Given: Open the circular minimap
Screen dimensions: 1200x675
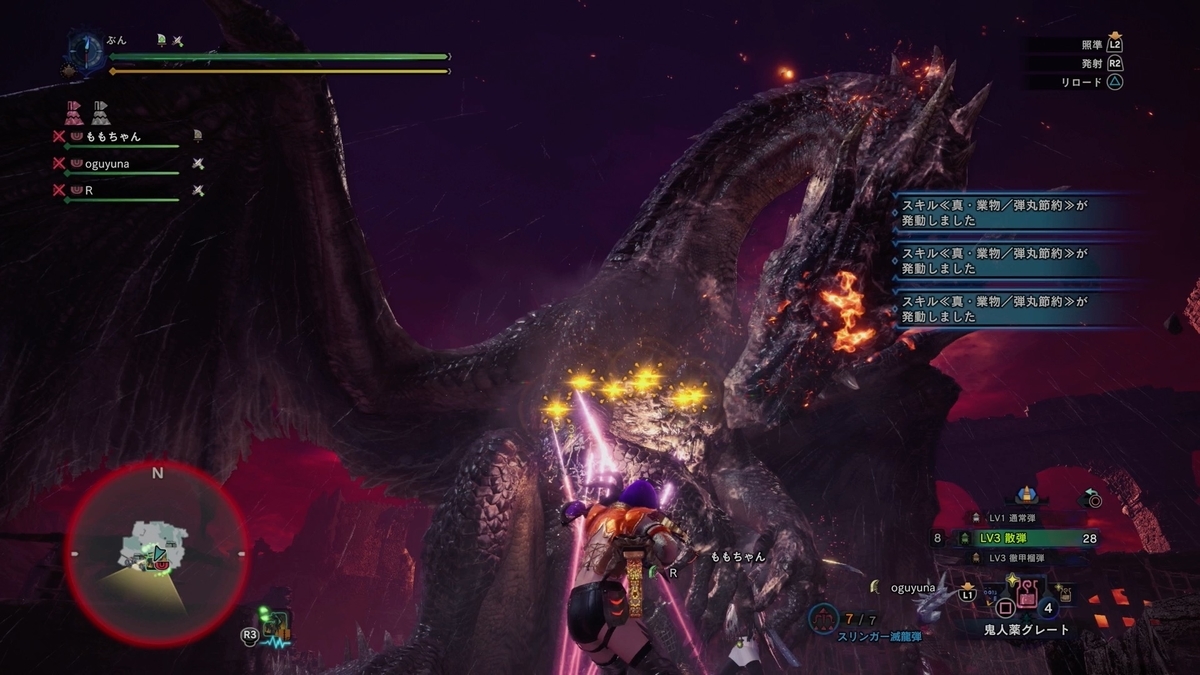Looking at the screenshot, I should [x=157, y=553].
